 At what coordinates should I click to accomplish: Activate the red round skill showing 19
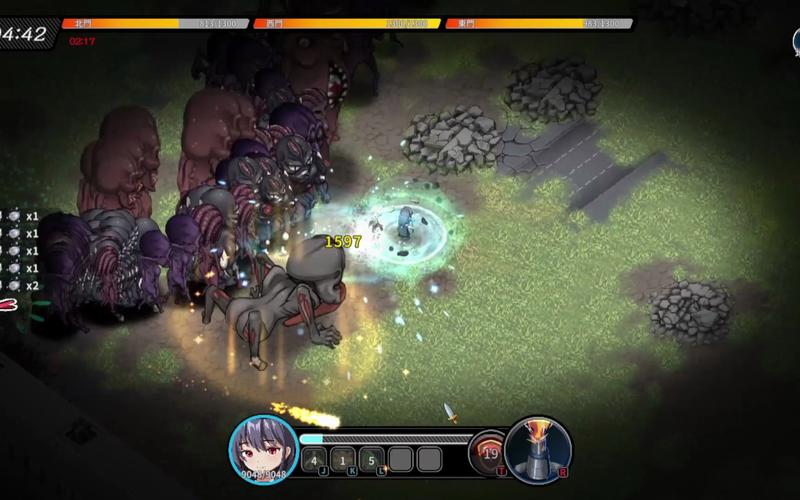[489, 453]
